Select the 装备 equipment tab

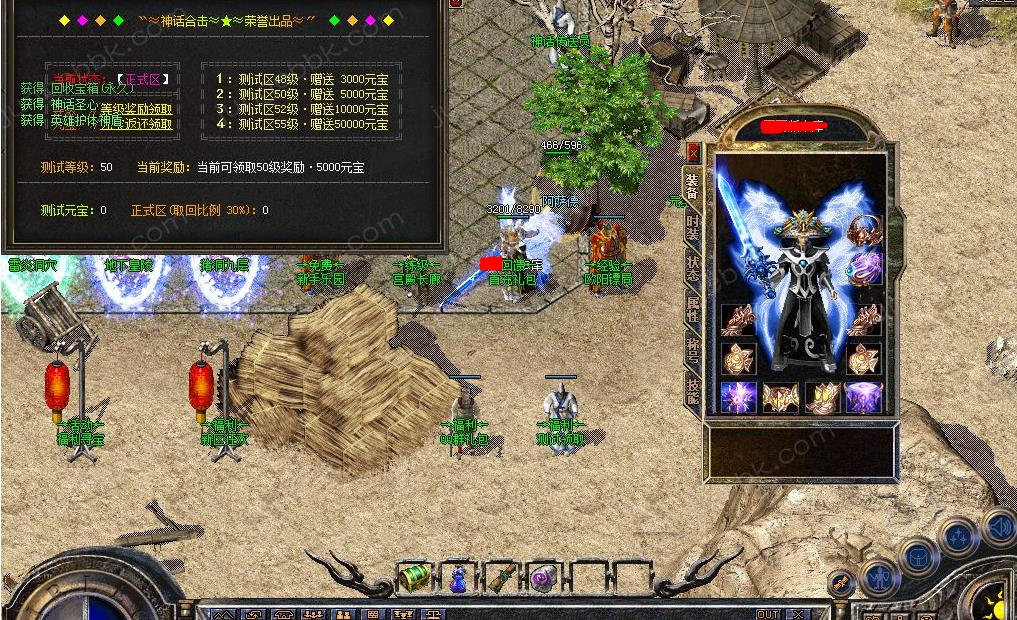[x=692, y=186]
